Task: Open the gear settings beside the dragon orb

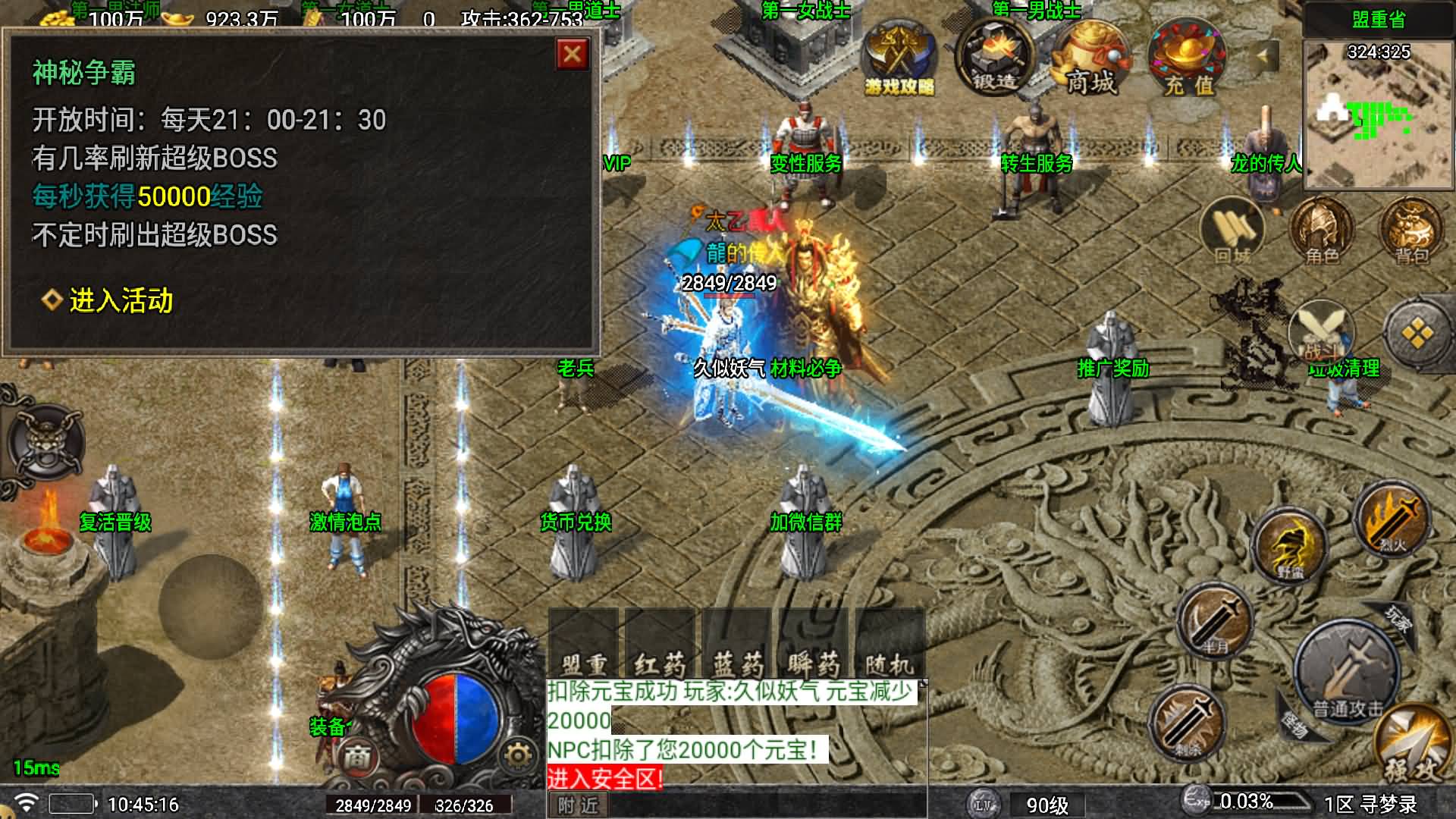Action: click(x=517, y=755)
